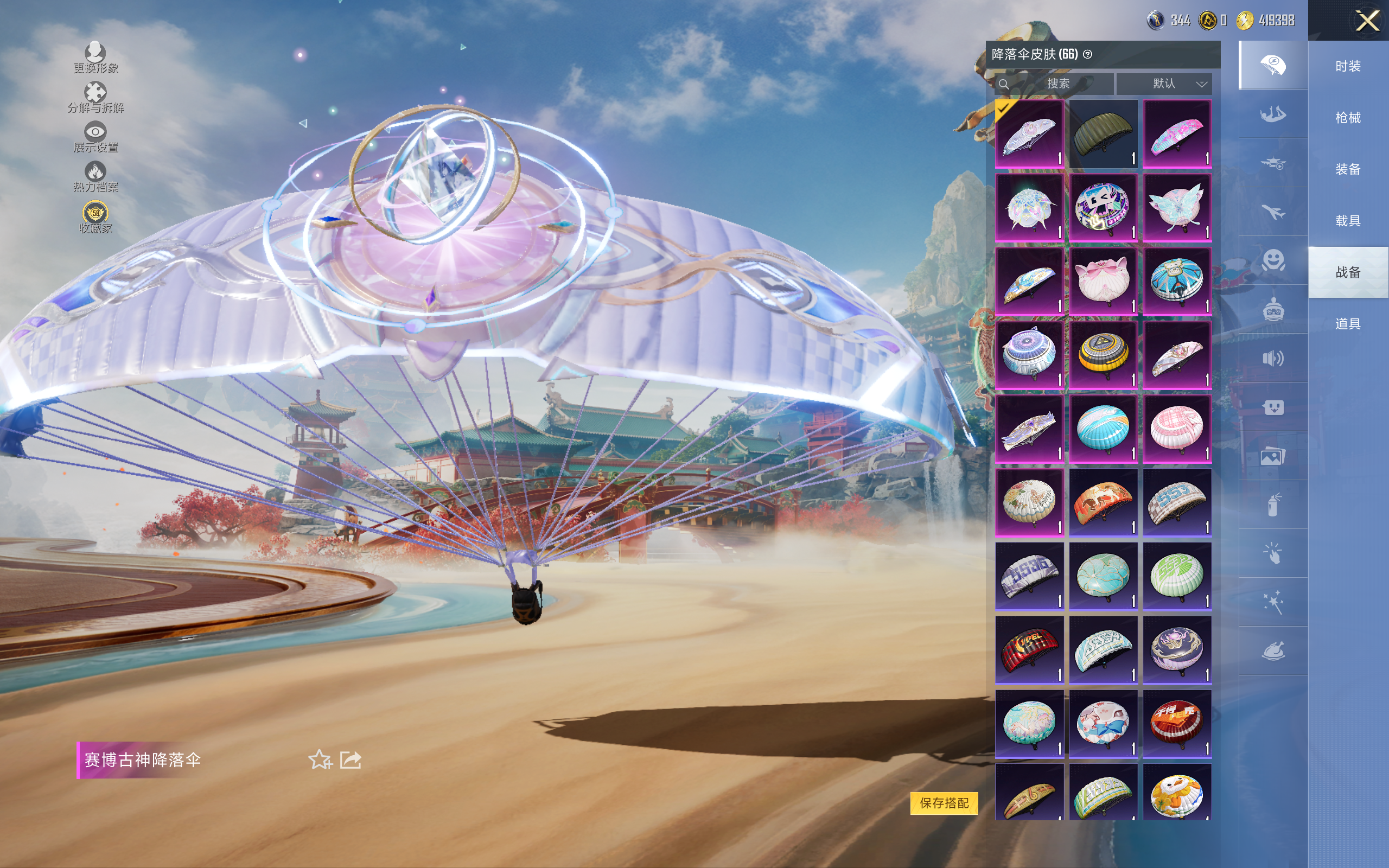Open 更换形象 on the left
Screen dimensions: 1389x868
click(x=95, y=58)
